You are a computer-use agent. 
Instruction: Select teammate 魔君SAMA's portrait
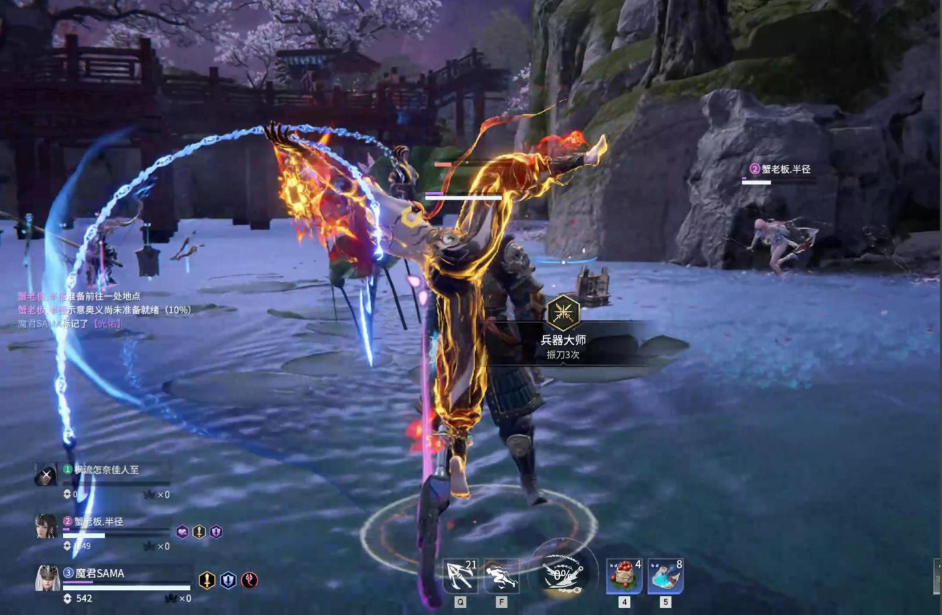(47, 578)
